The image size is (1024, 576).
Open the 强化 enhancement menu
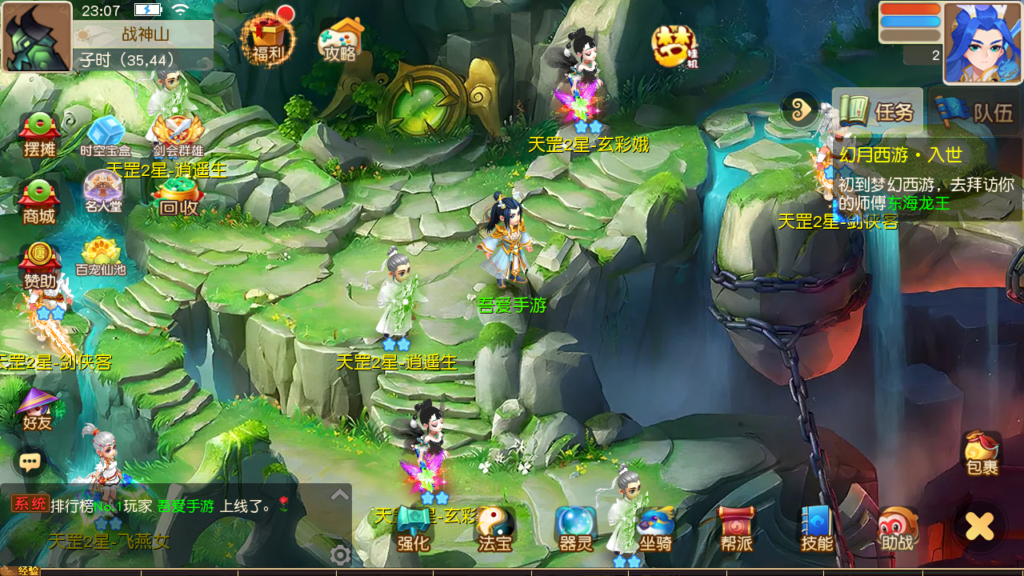coord(413,529)
